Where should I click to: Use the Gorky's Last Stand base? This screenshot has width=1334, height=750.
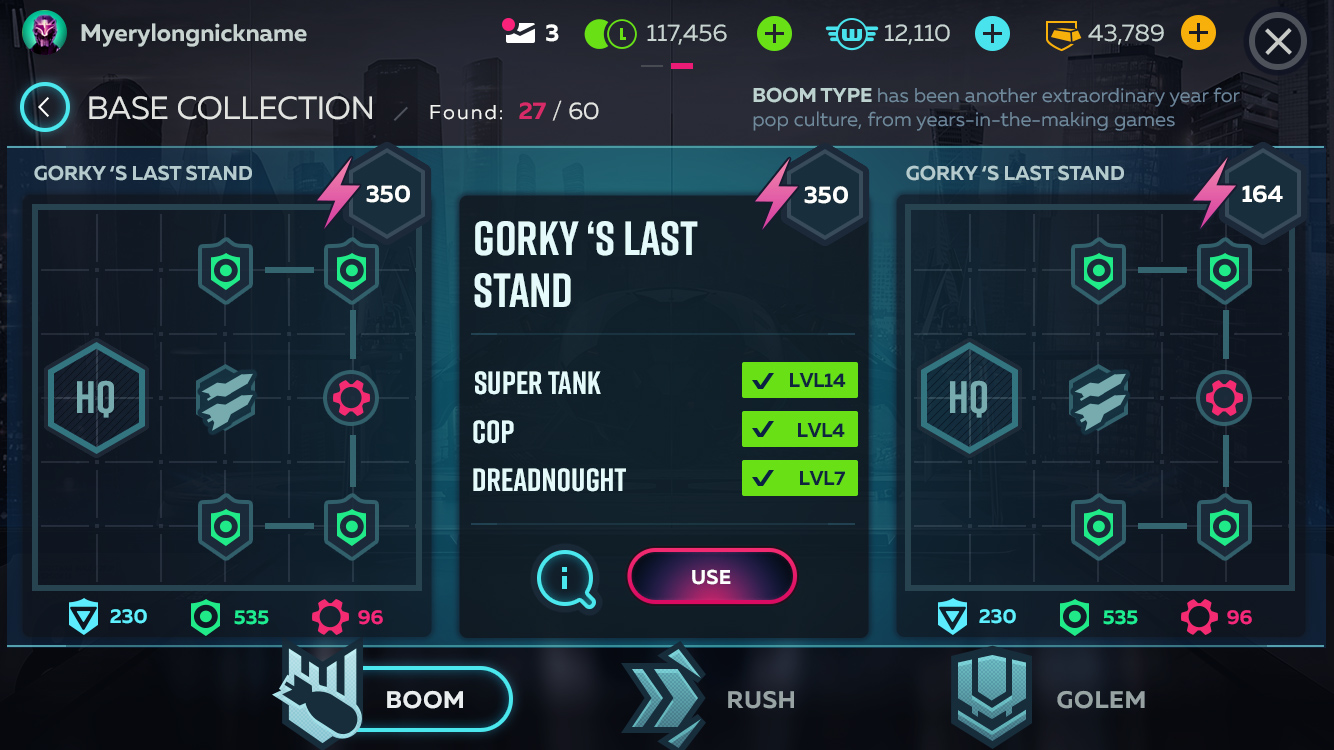coord(711,577)
